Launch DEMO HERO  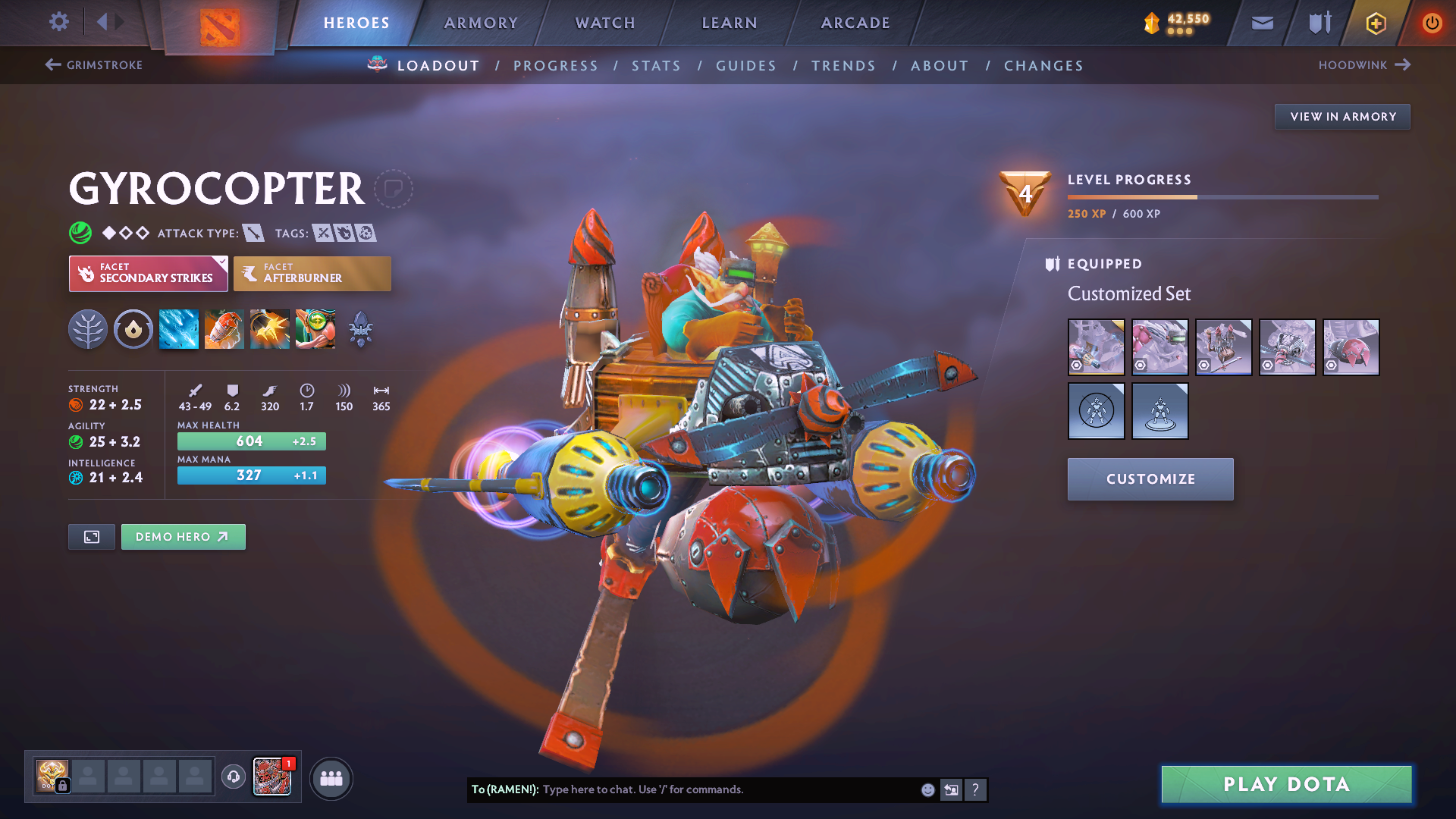[x=183, y=536]
